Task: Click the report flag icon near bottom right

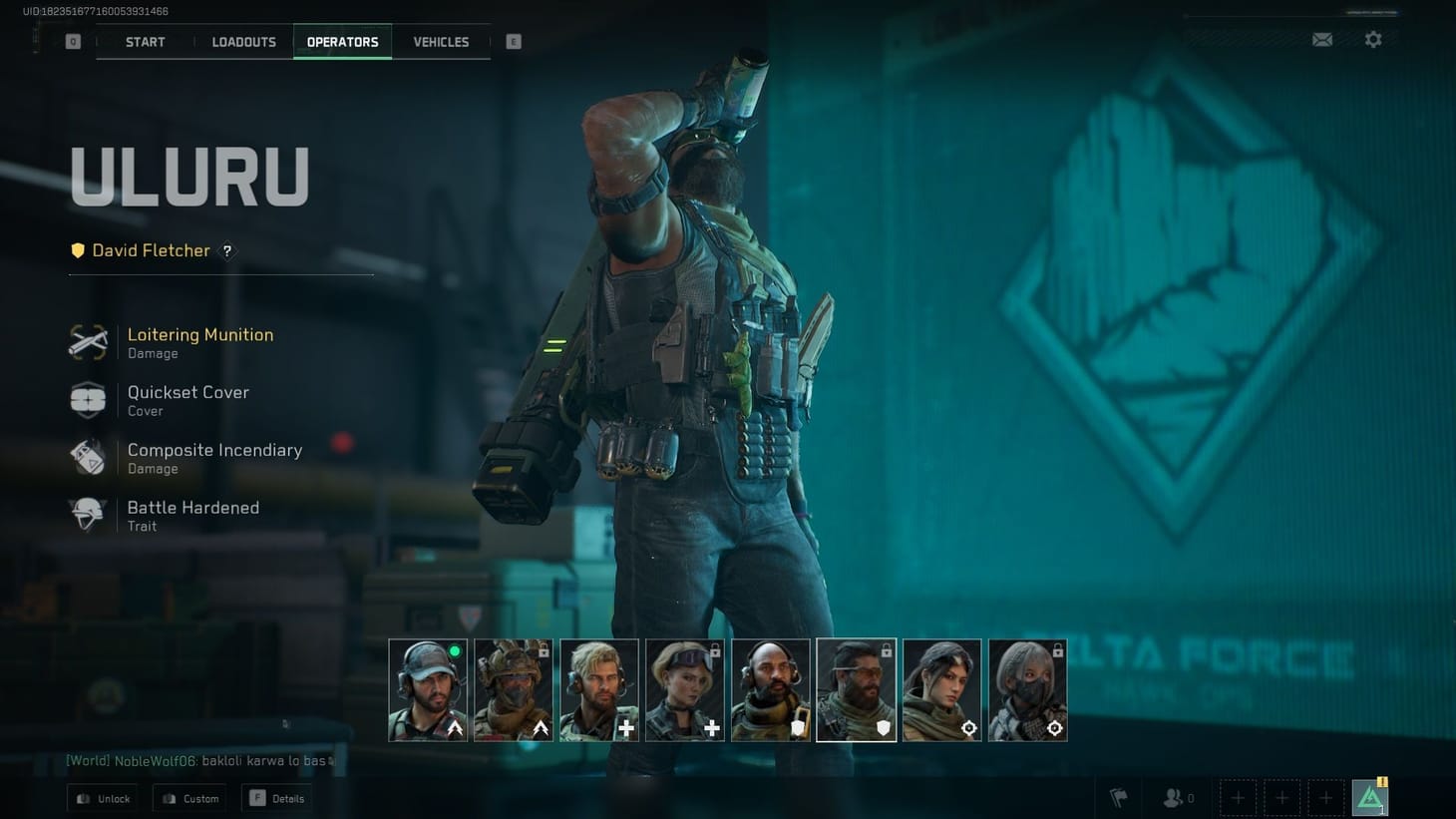Action: click(1117, 797)
